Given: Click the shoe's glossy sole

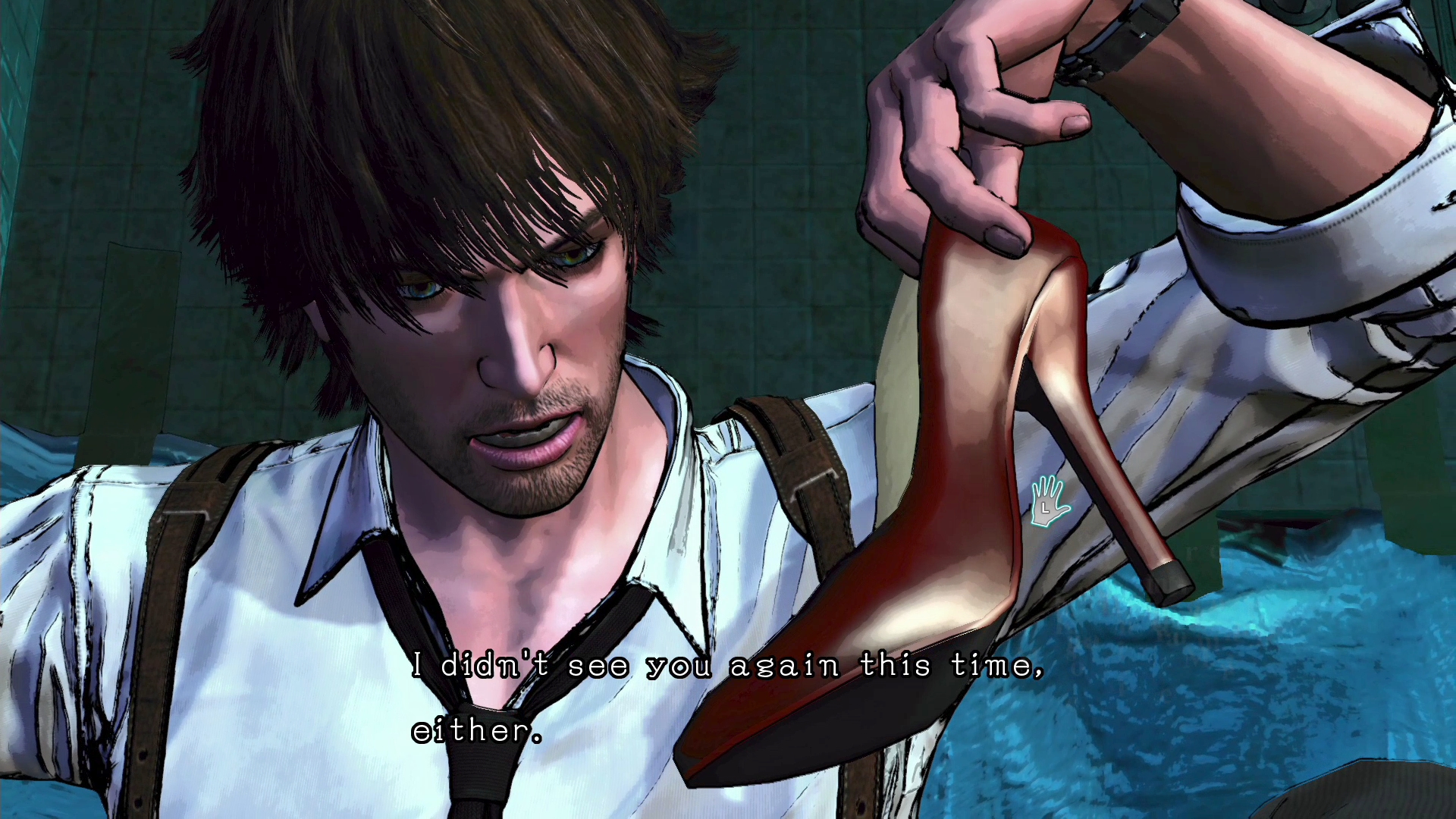Looking at the screenshot, I should (819, 728).
